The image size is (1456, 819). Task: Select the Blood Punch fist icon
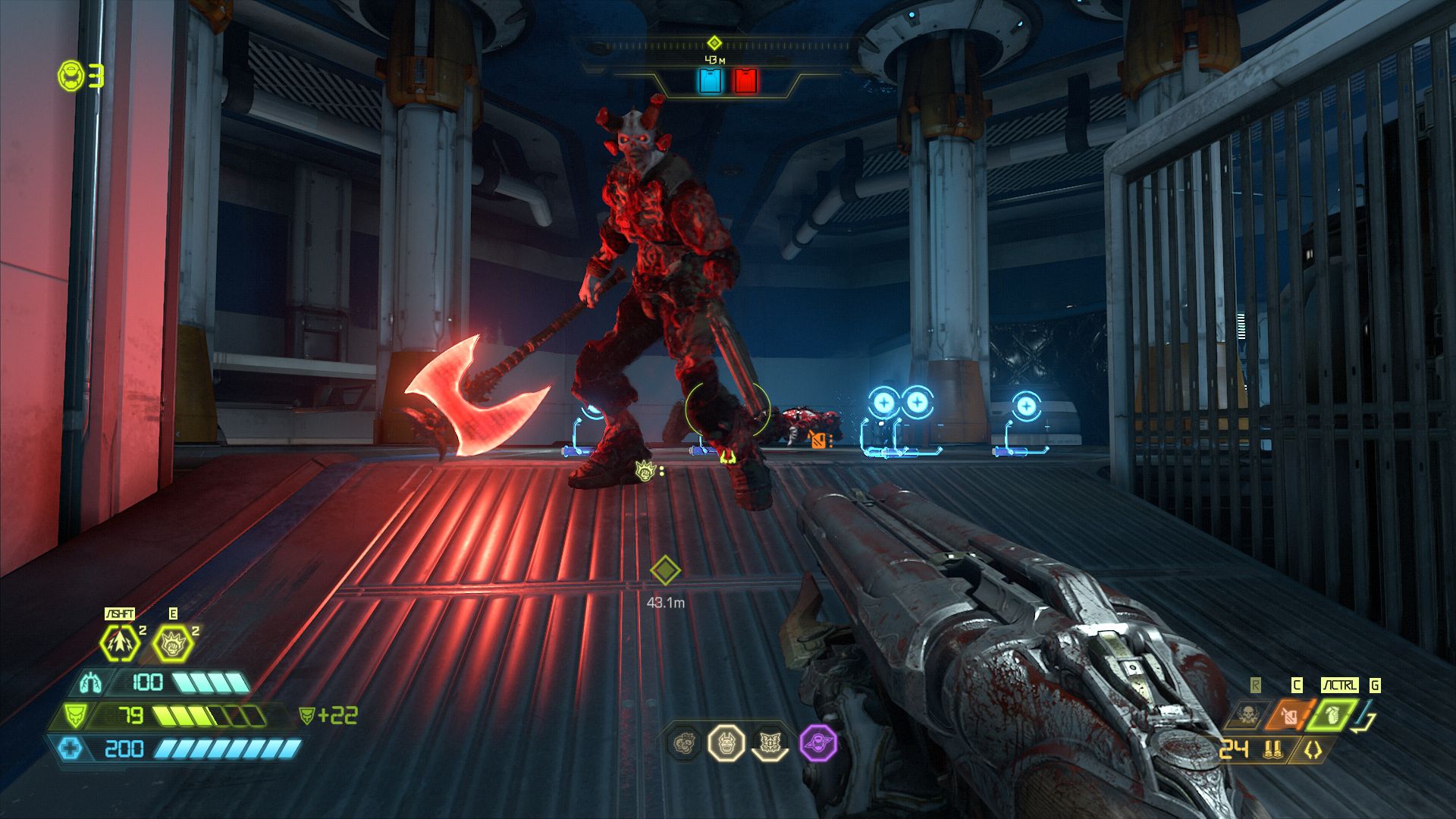tap(173, 643)
